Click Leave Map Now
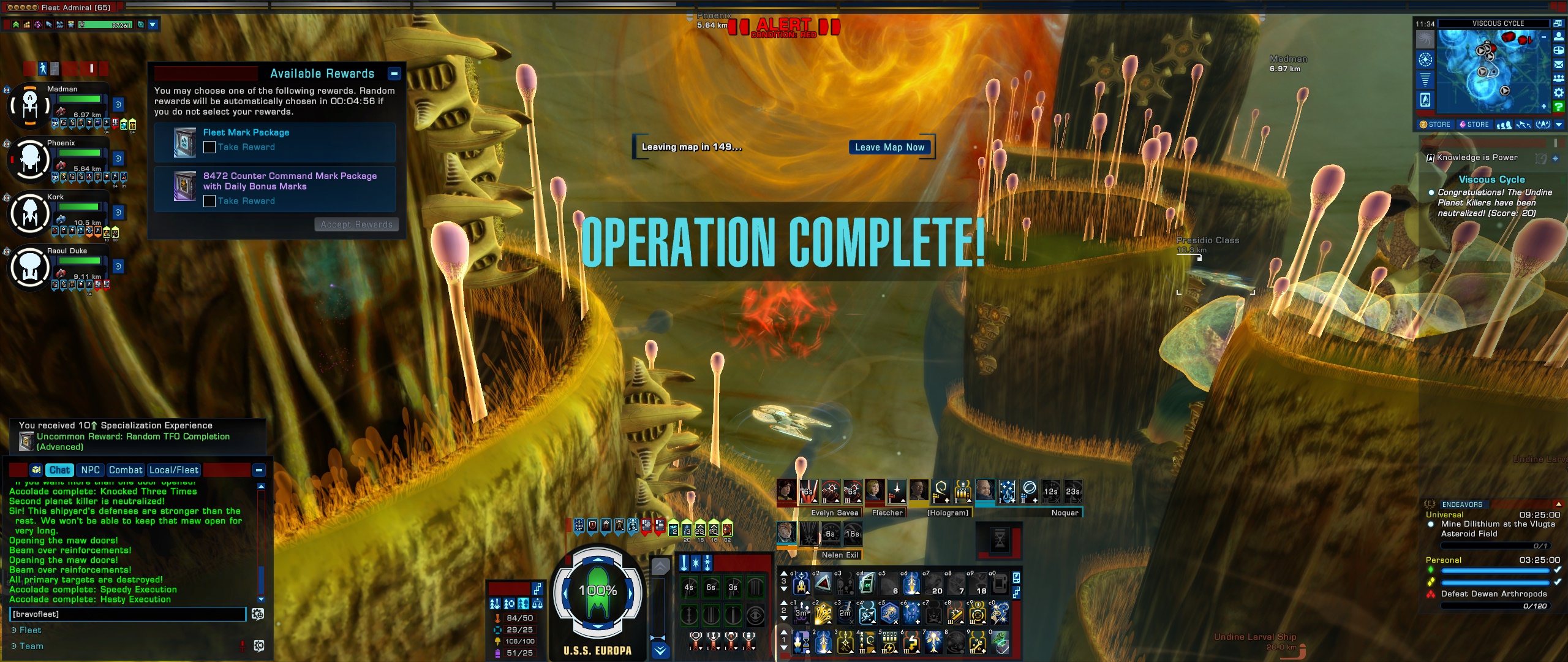This screenshot has width=1568, height=662. (889, 147)
